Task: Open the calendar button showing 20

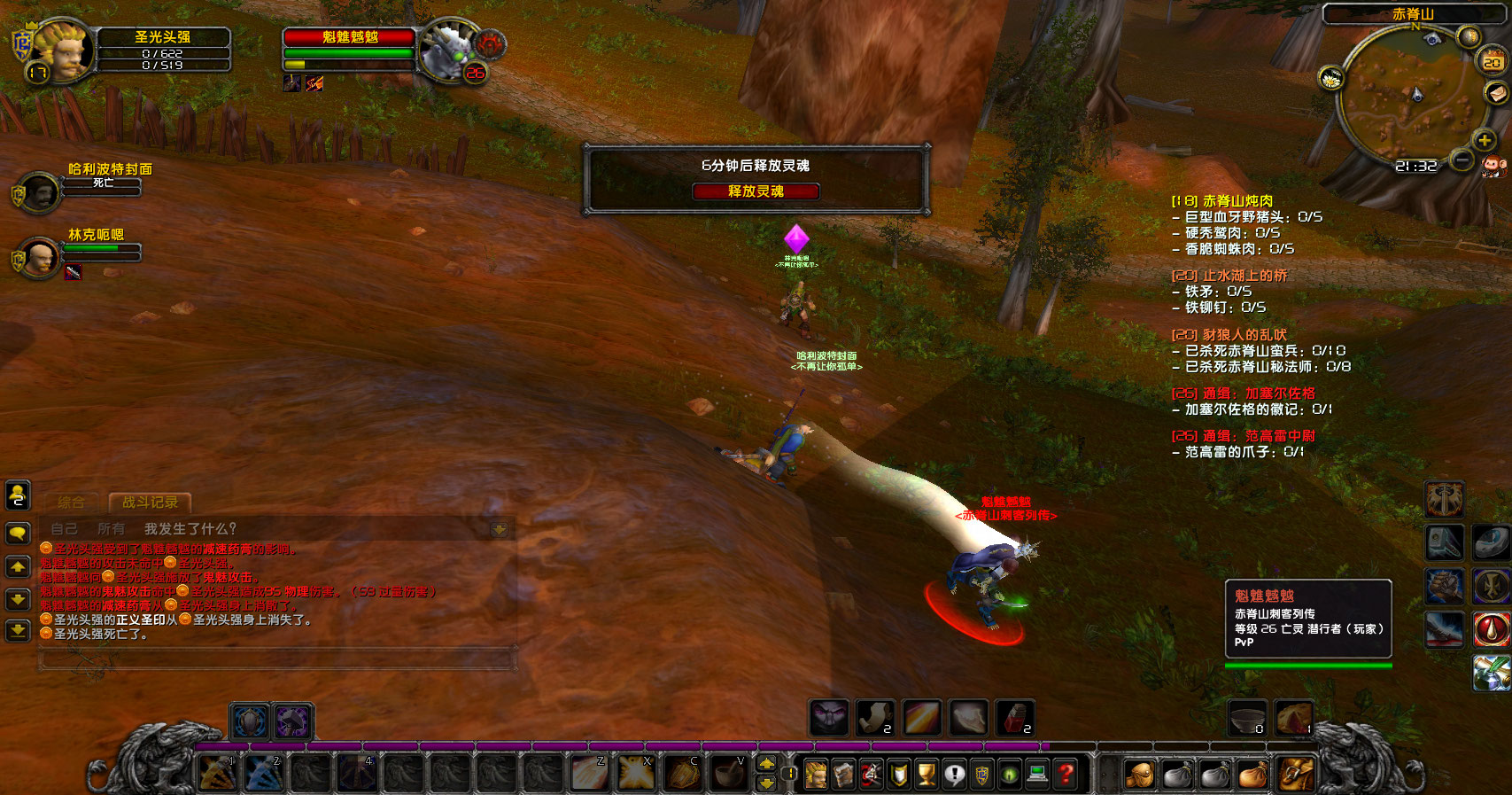Action: click(x=1493, y=61)
